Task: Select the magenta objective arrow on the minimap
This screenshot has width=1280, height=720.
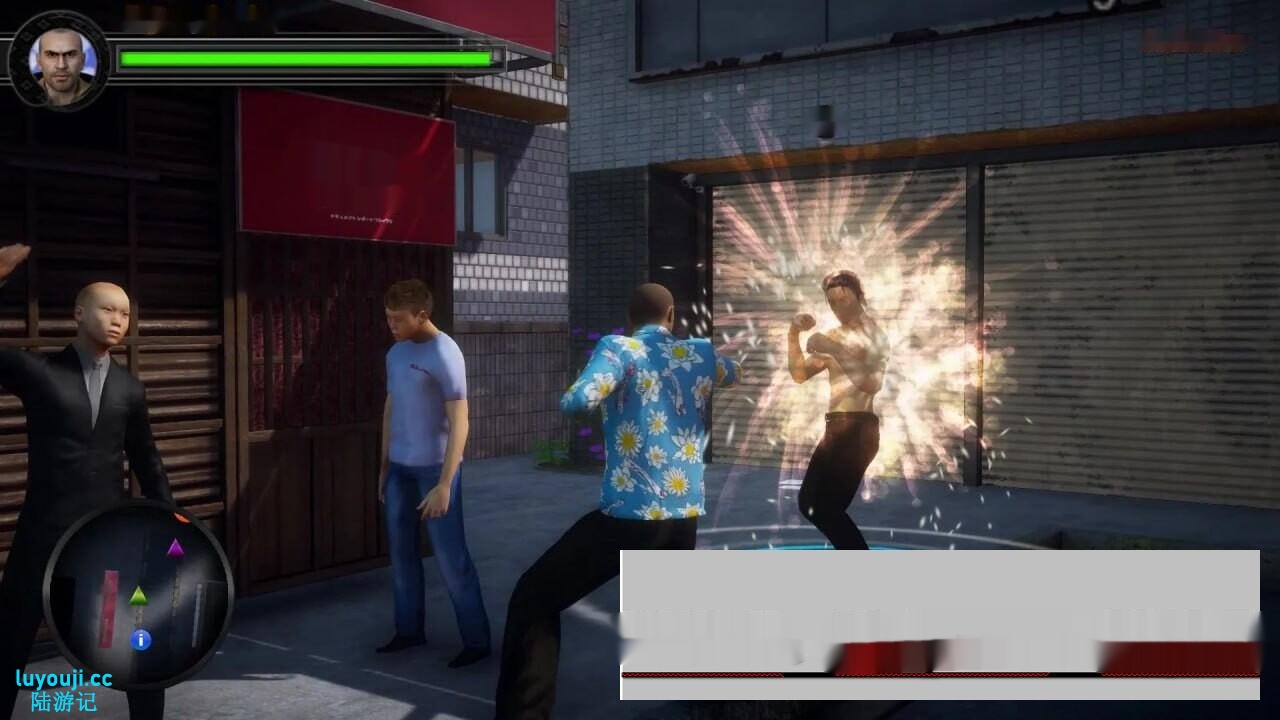Action: click(x=176, y=550)
